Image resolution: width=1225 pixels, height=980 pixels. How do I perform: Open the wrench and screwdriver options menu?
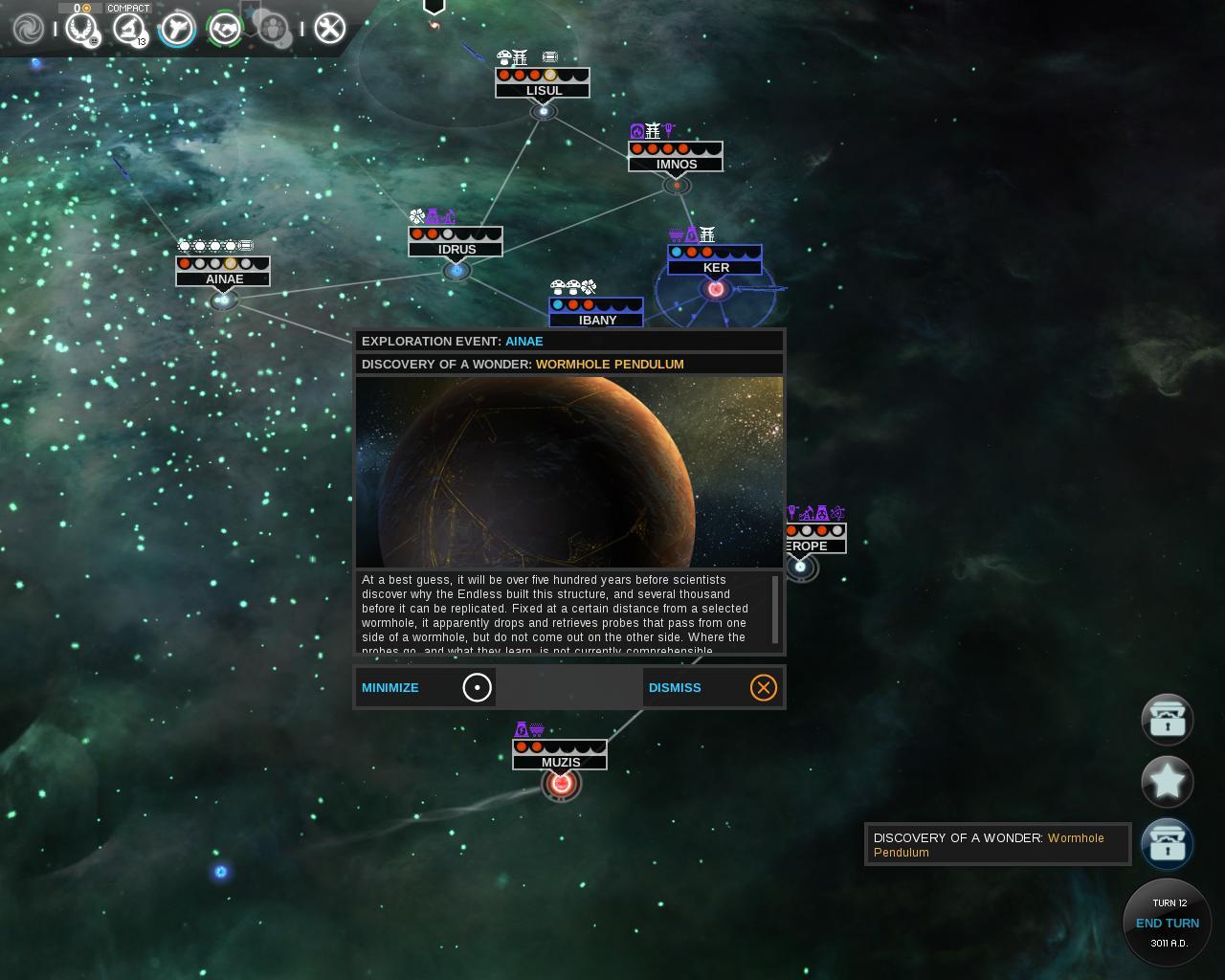(x=329, y=29)
